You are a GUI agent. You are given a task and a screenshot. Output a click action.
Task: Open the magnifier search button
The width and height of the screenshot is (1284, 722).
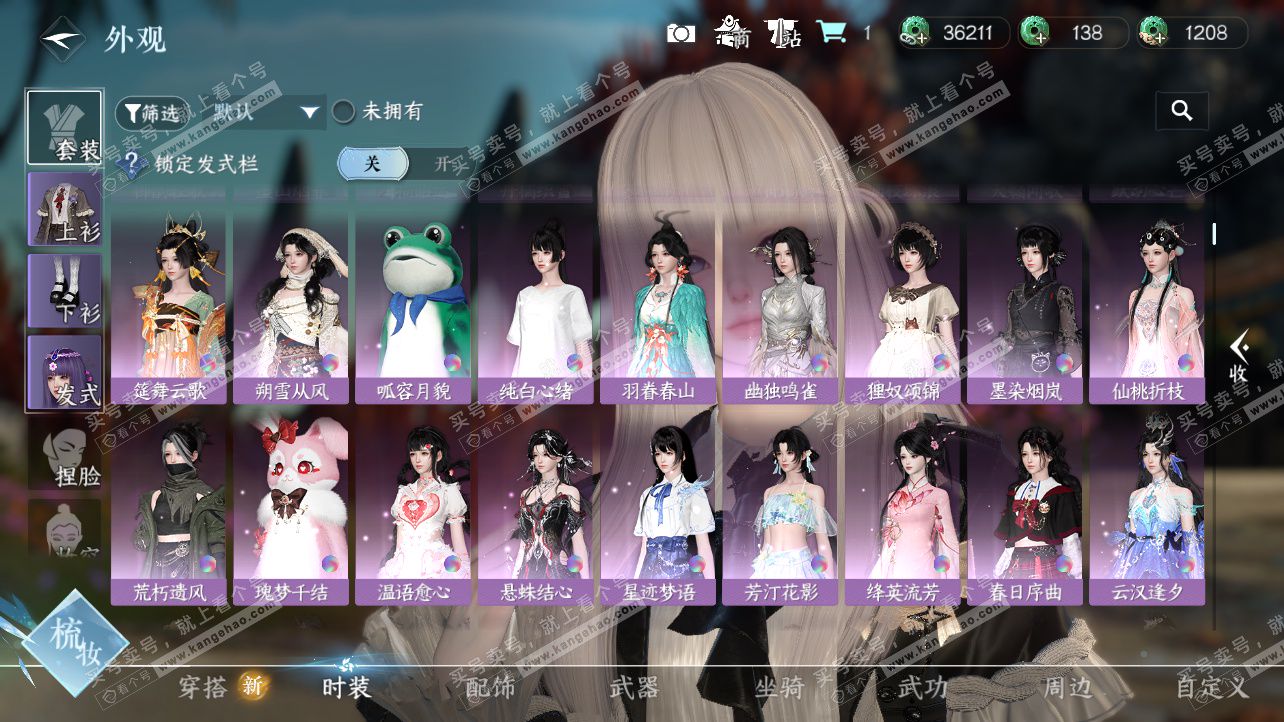pyautogui.click(x=1181, y=111)
